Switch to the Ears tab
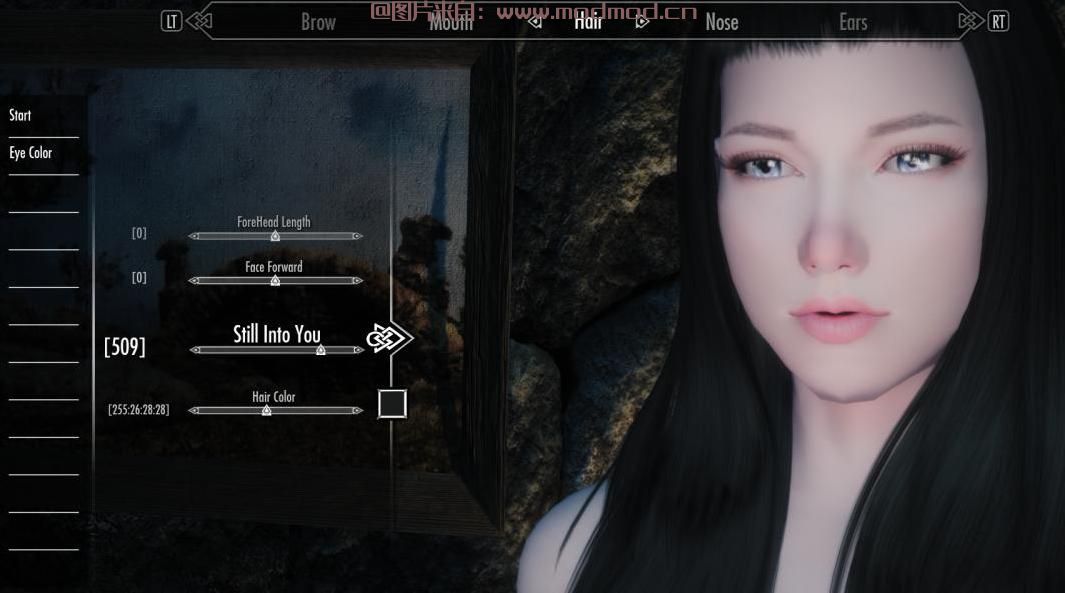The width and height of the screenshot is (1065, 593). click(853, 22)
